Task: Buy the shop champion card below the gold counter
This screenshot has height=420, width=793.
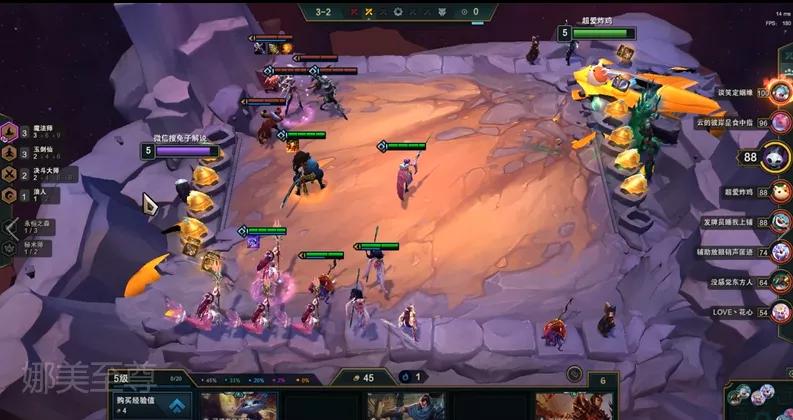Action: 405,406
